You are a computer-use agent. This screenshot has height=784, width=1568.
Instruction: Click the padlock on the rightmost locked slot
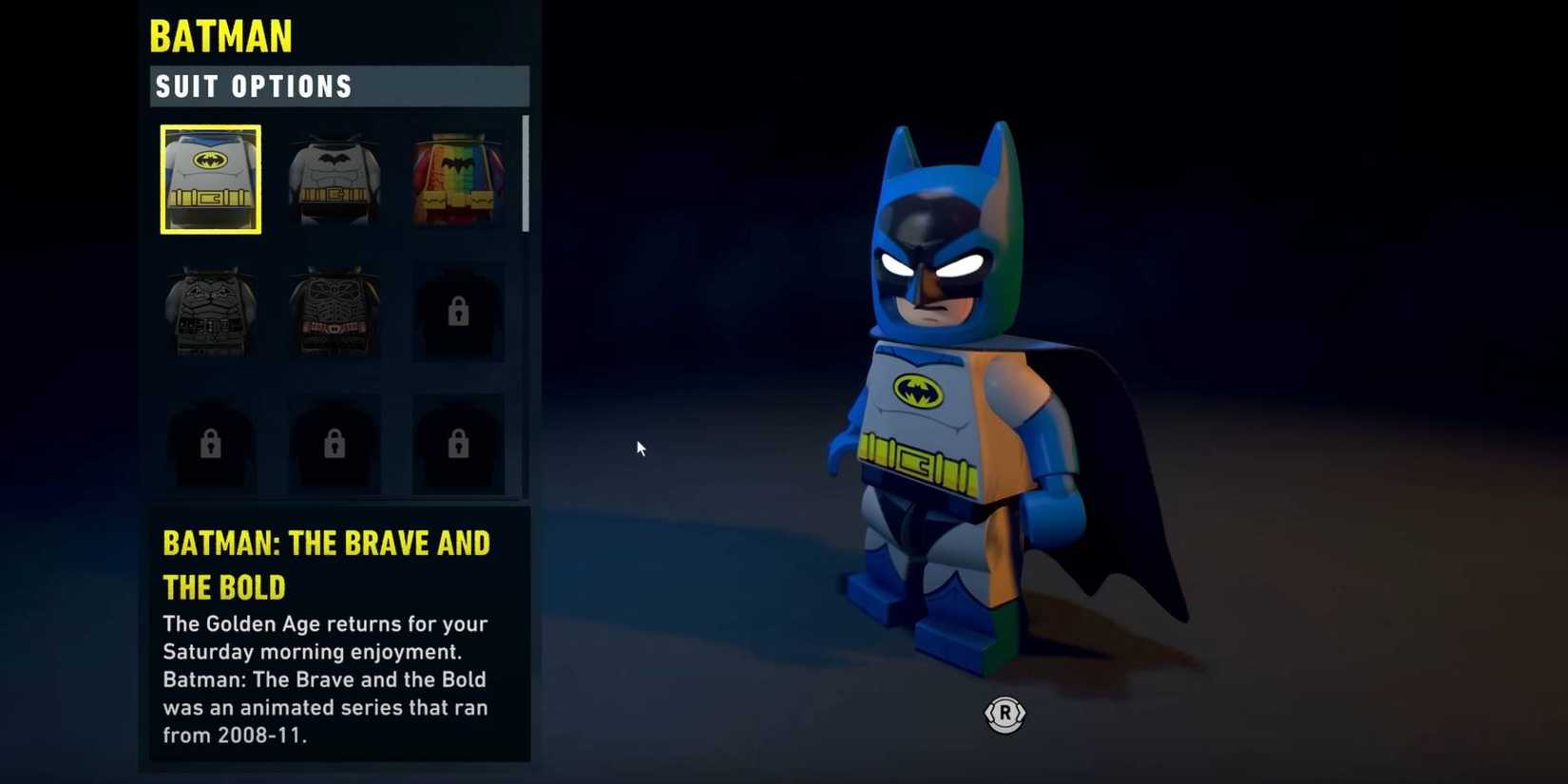(x=458, y=442)
